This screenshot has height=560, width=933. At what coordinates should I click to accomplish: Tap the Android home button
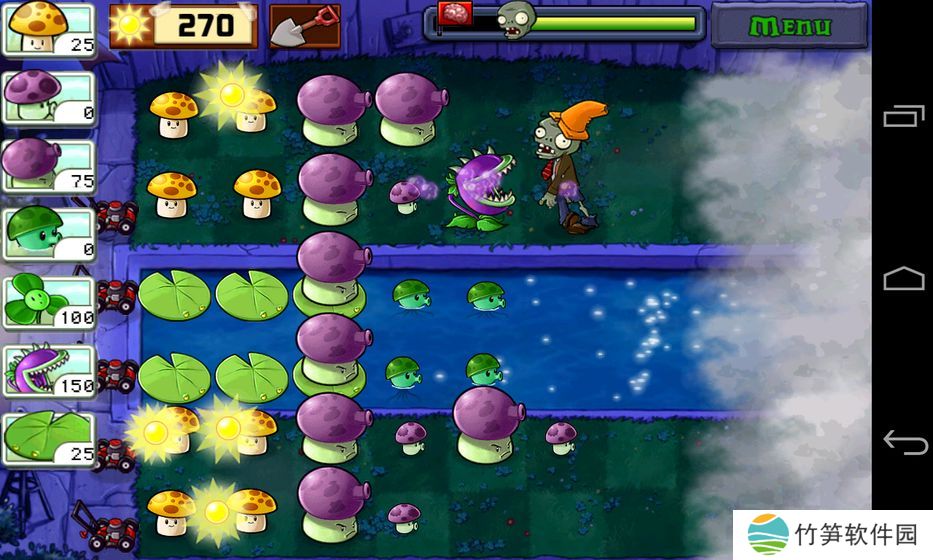pos(903,278)
